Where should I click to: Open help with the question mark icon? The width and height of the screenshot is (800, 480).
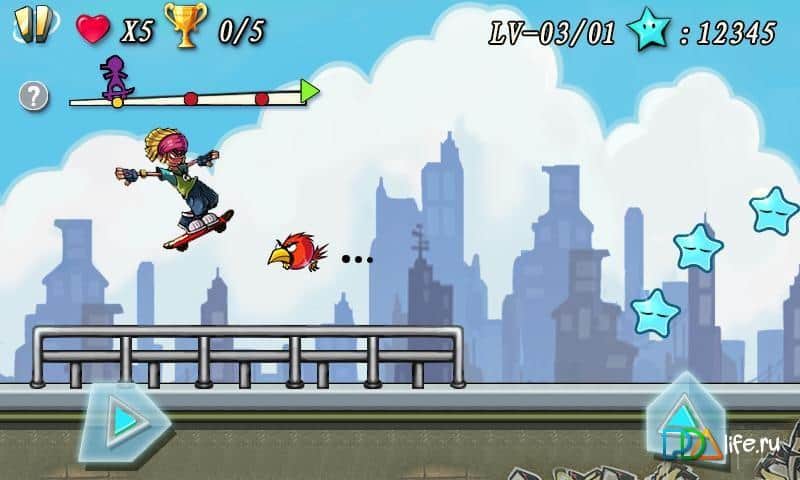34,96
